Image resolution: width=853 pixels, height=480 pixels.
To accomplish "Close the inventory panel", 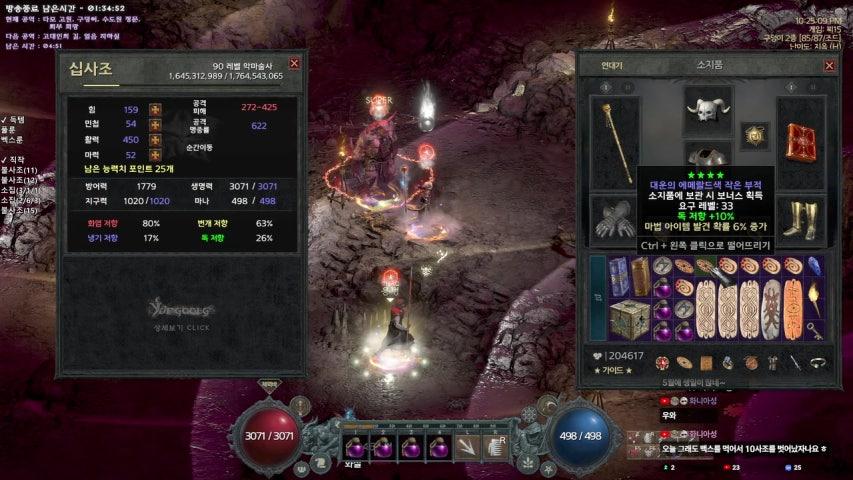I will coord(829,66).
